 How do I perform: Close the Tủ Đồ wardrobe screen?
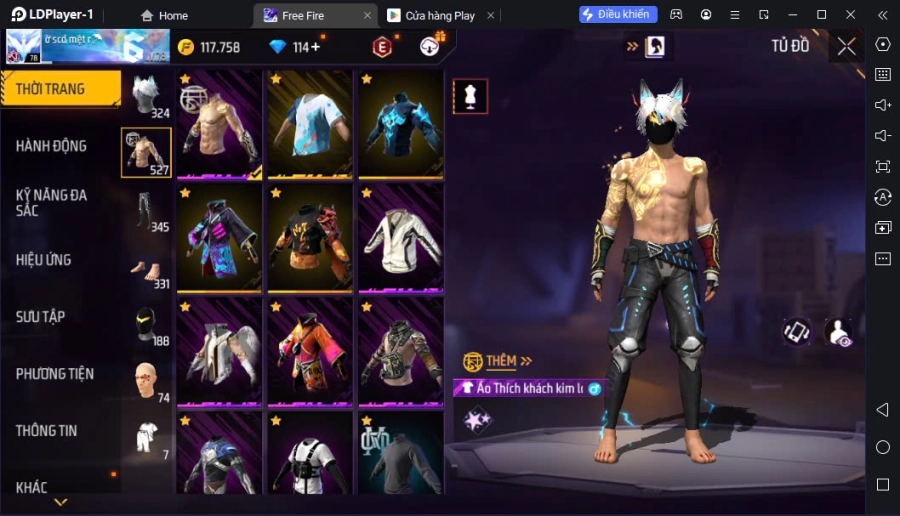[x=846, y=46]
